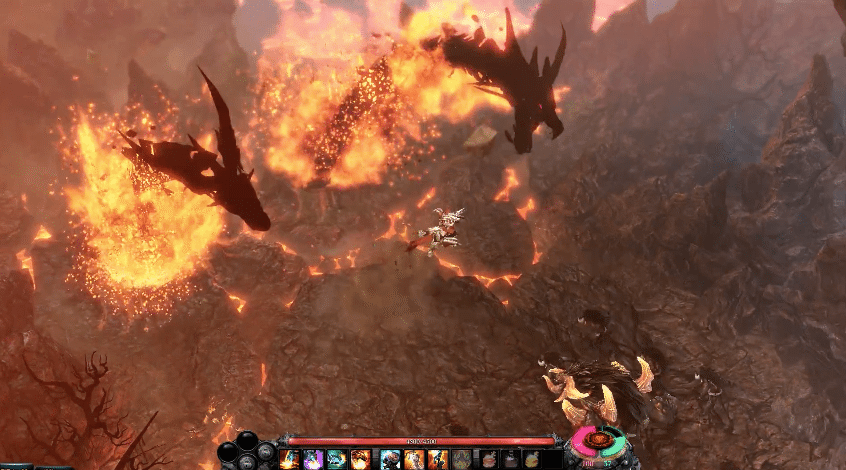Trigger the blue-background character skill icon
Screen dimensions: 846x470
tap(389, 459)
